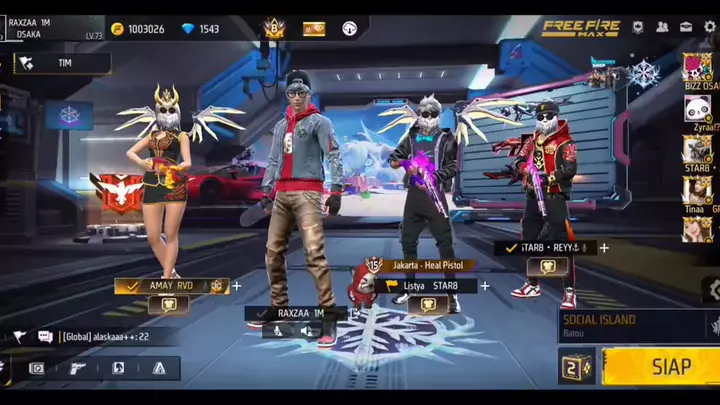Open the emote bubble under AMAY RVD

(x=168, y=305)
